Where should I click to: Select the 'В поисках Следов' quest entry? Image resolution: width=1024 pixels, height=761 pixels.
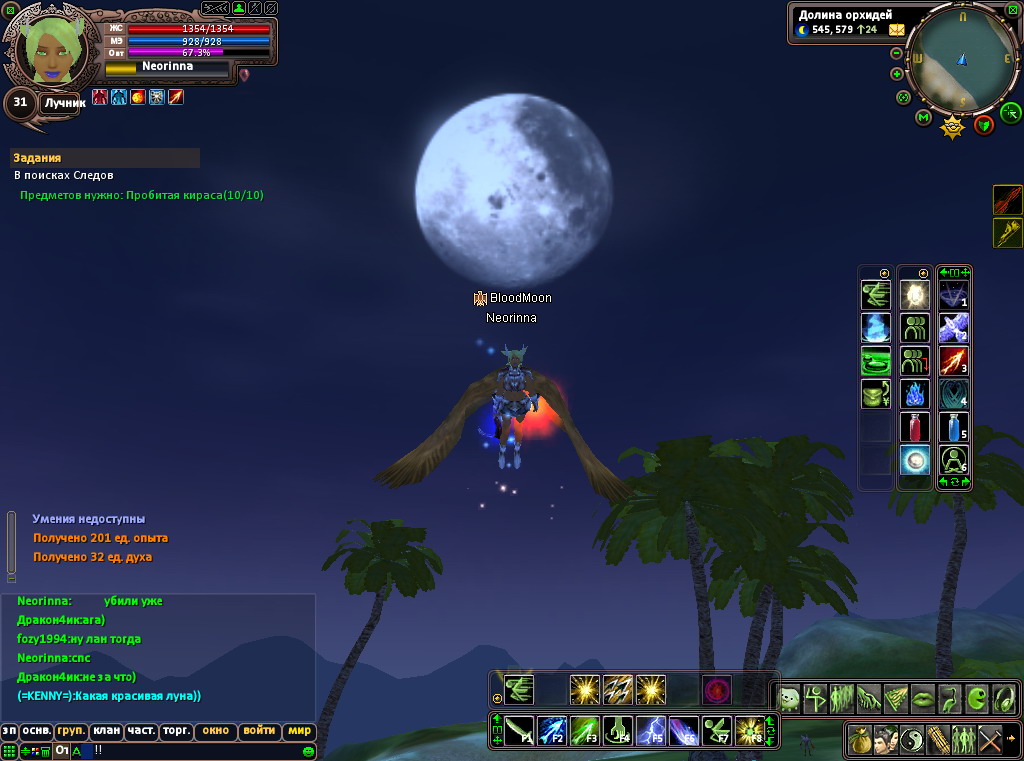tap(63, 175)
